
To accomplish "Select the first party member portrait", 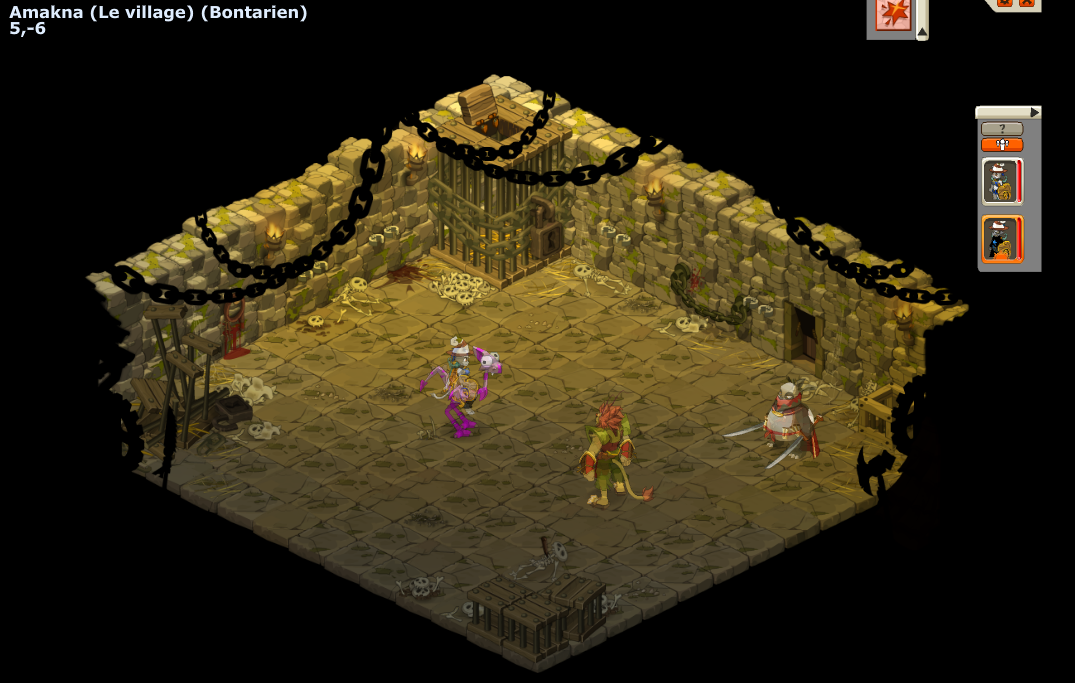I will click(x=1001, y=181).
